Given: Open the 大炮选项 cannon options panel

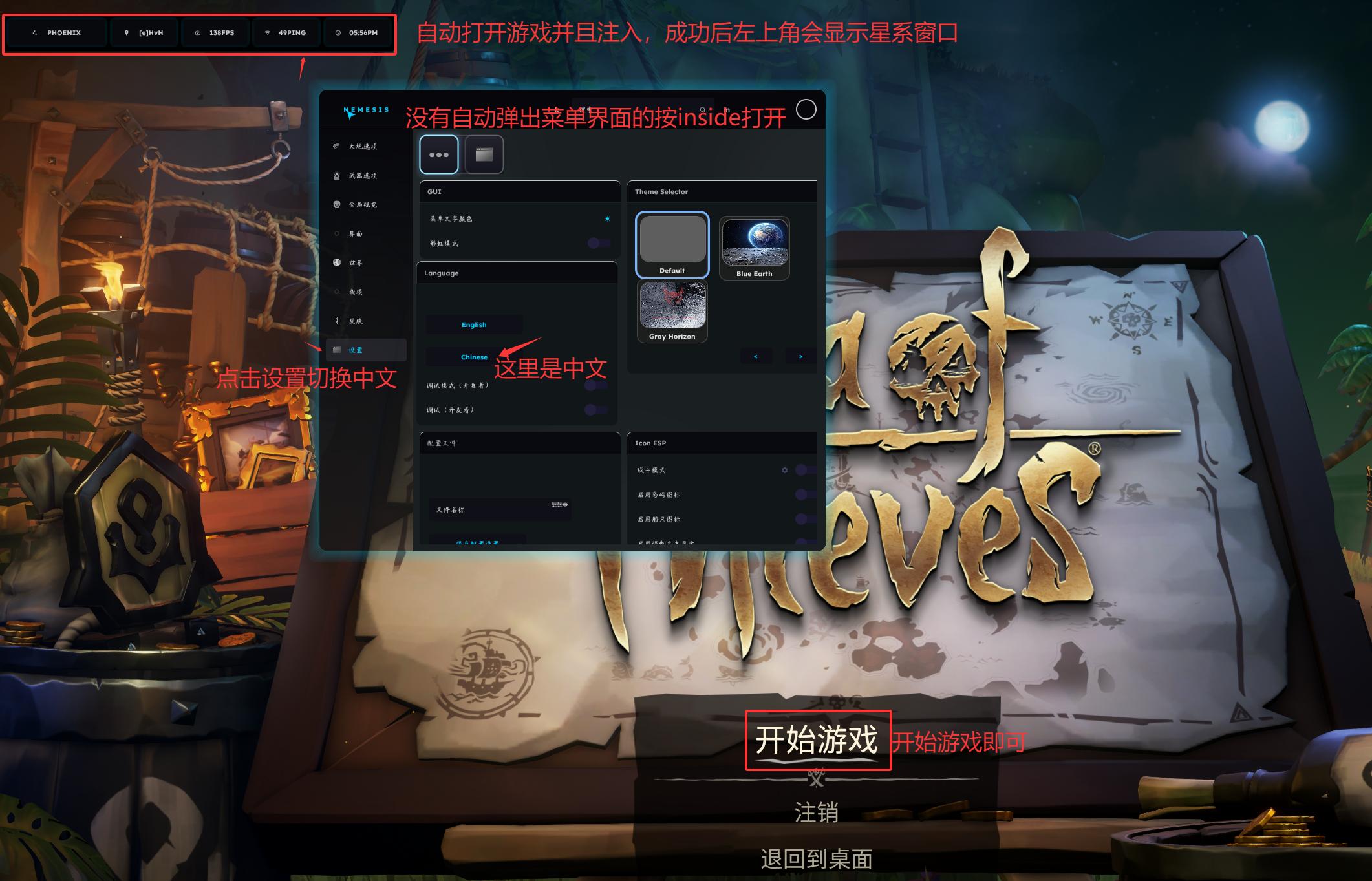Looking at the screenshot, I should click(x=363, y=147).
